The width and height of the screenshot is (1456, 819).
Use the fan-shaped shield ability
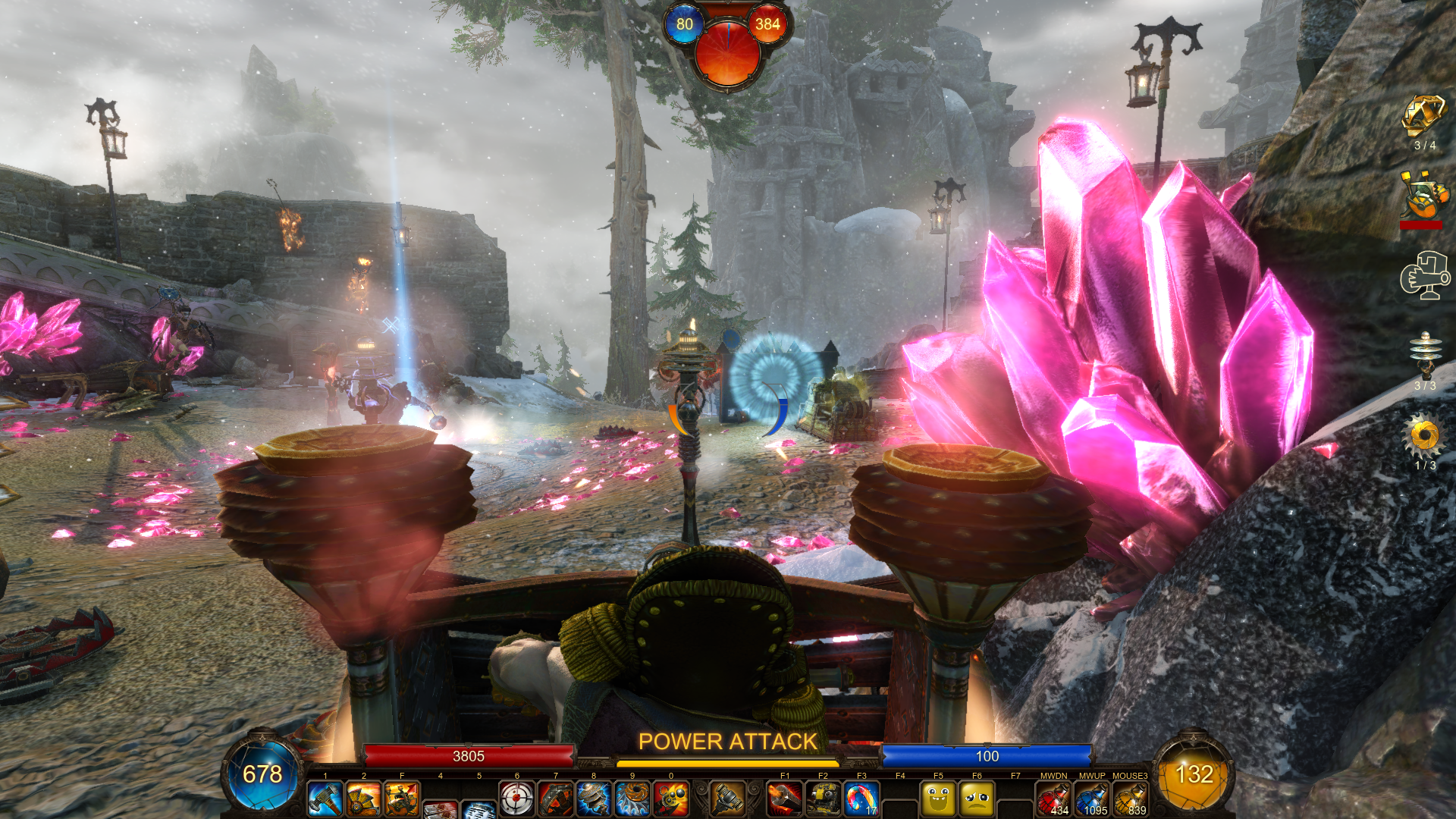363,799
